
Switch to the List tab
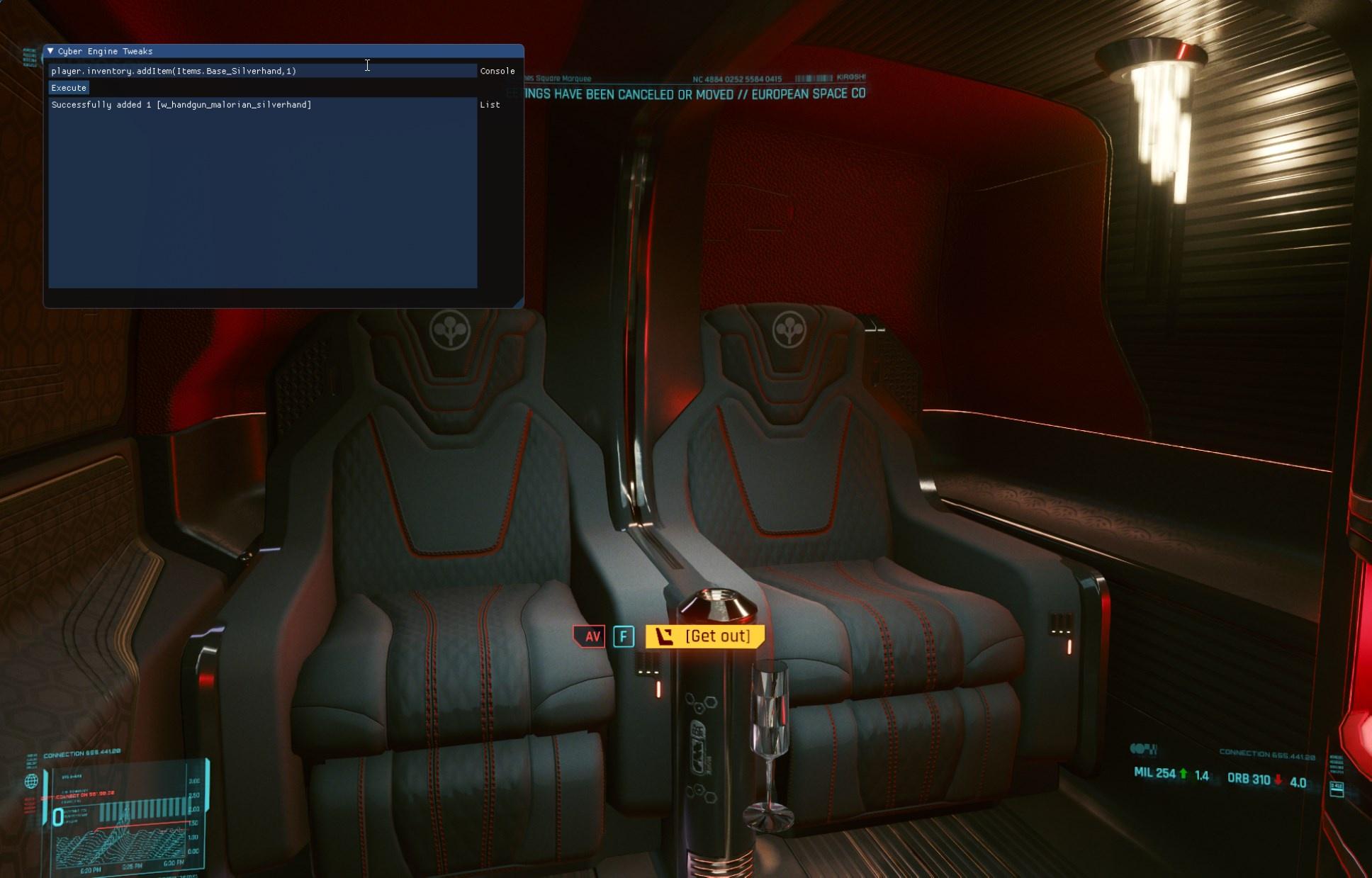490,104
